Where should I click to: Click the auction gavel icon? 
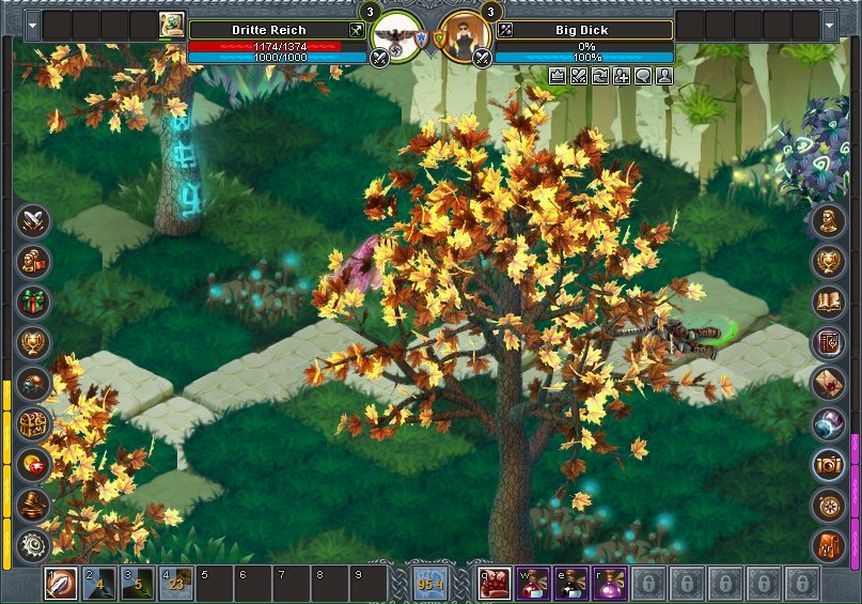tap(34, 504)
